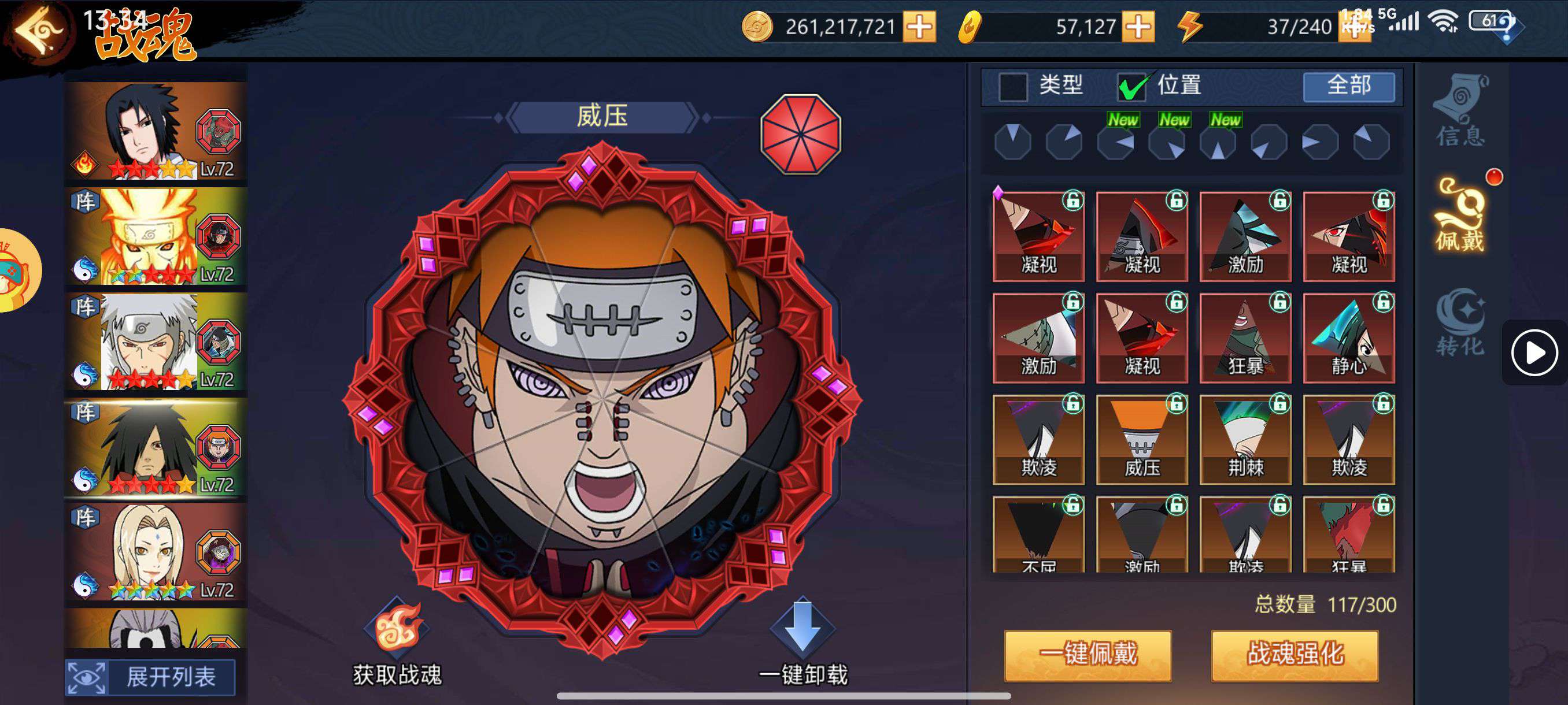Click the red octagon soul set icon
1568x705 pixels.
pos(800,134)
